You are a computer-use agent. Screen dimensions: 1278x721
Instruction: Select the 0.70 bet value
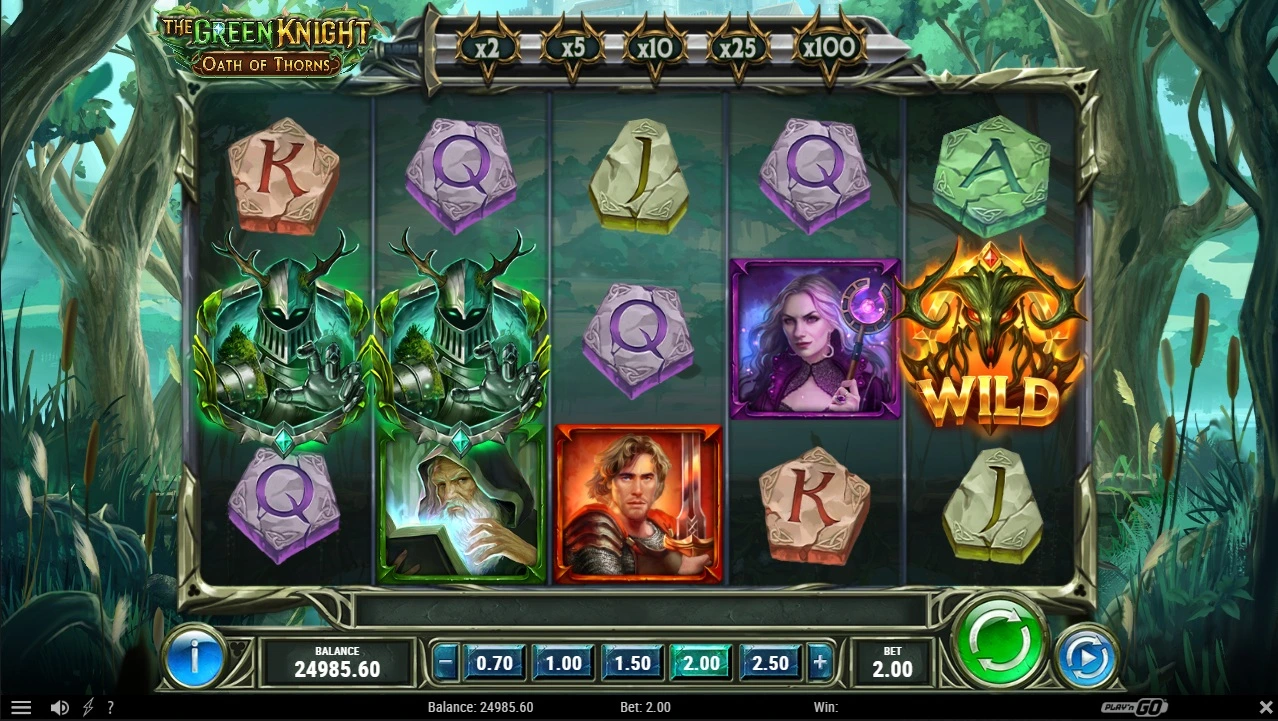(x=495, y=662)
